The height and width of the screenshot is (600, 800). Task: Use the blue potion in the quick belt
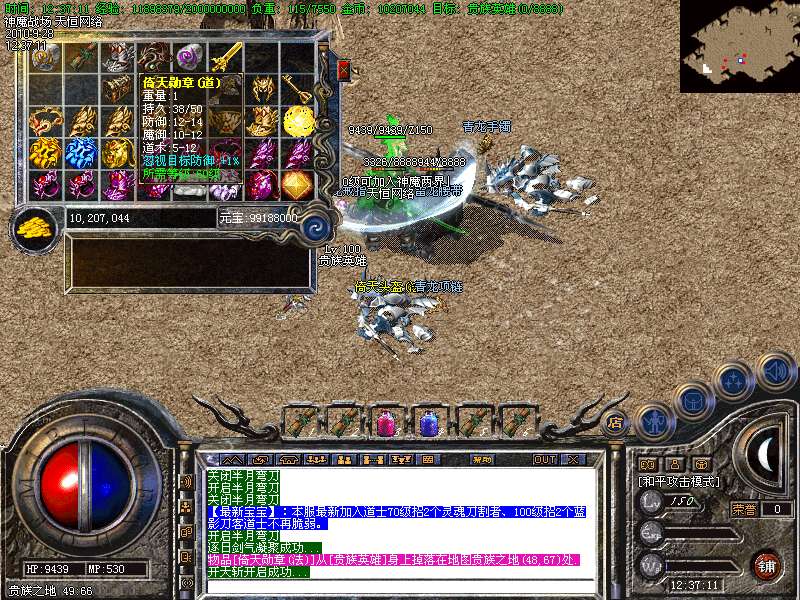click(429, 422)
